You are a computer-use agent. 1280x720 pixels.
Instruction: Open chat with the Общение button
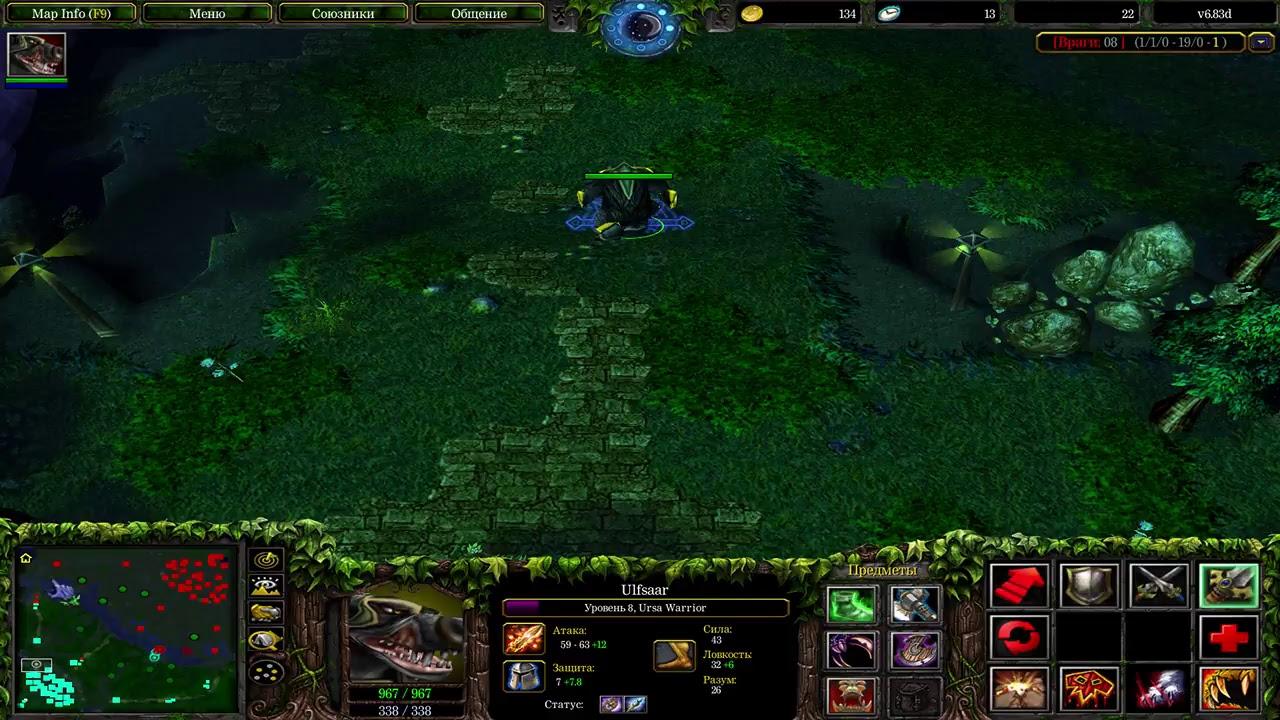pos(478,13)
